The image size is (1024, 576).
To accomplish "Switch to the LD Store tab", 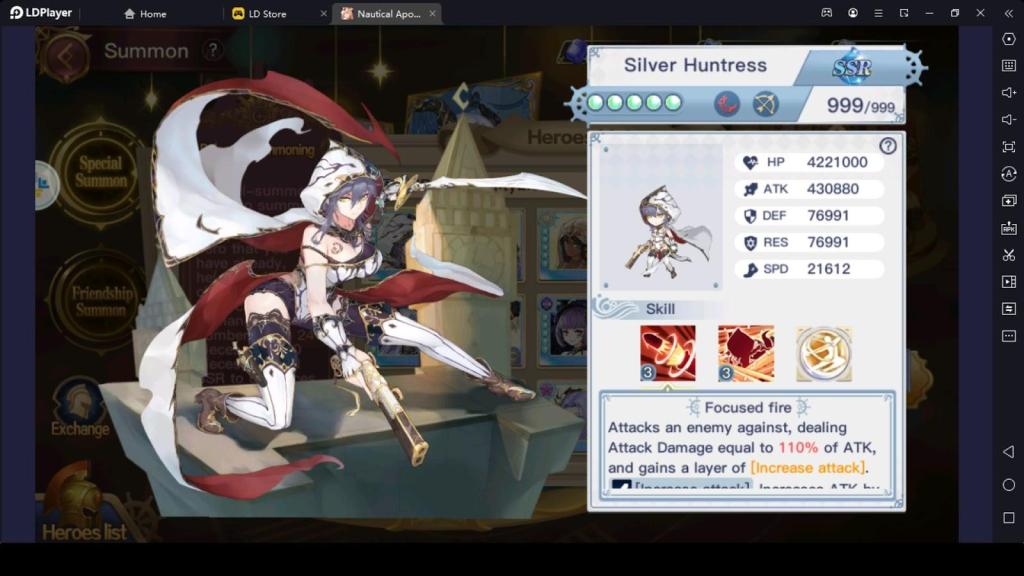I will point(267,14).
